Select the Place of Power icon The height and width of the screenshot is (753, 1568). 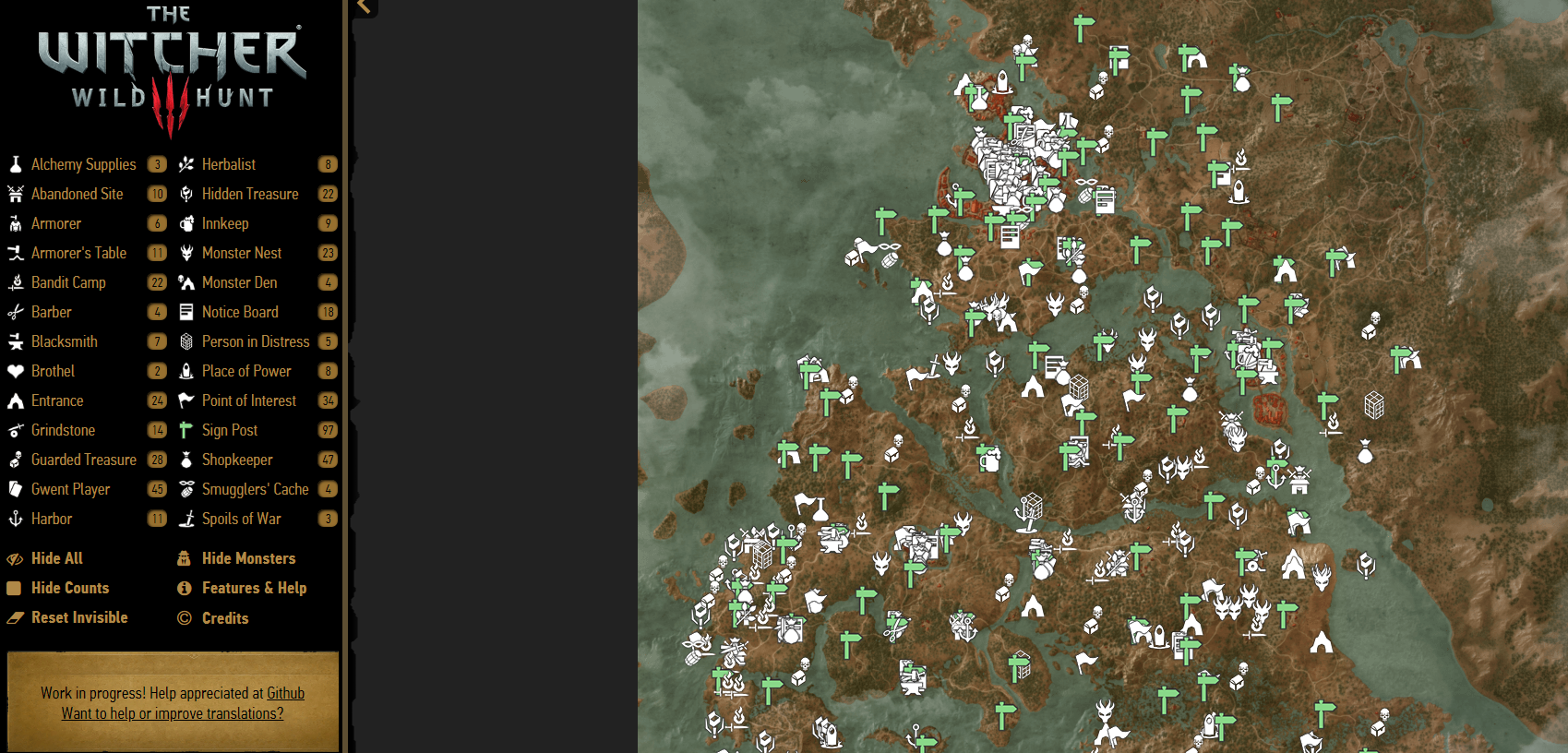[x=186, y=371]
